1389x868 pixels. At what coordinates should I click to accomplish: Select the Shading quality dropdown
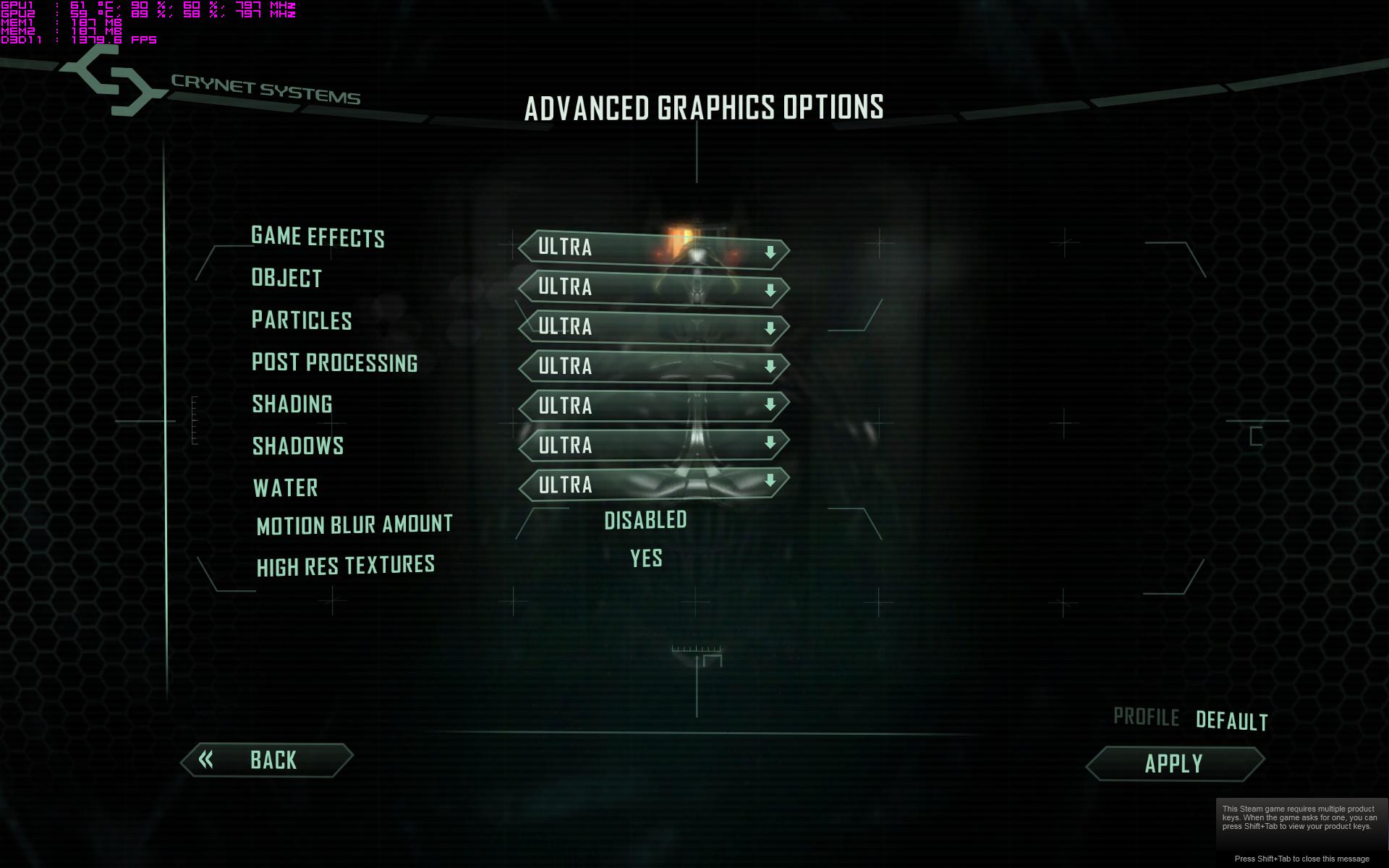click(653, 406)
